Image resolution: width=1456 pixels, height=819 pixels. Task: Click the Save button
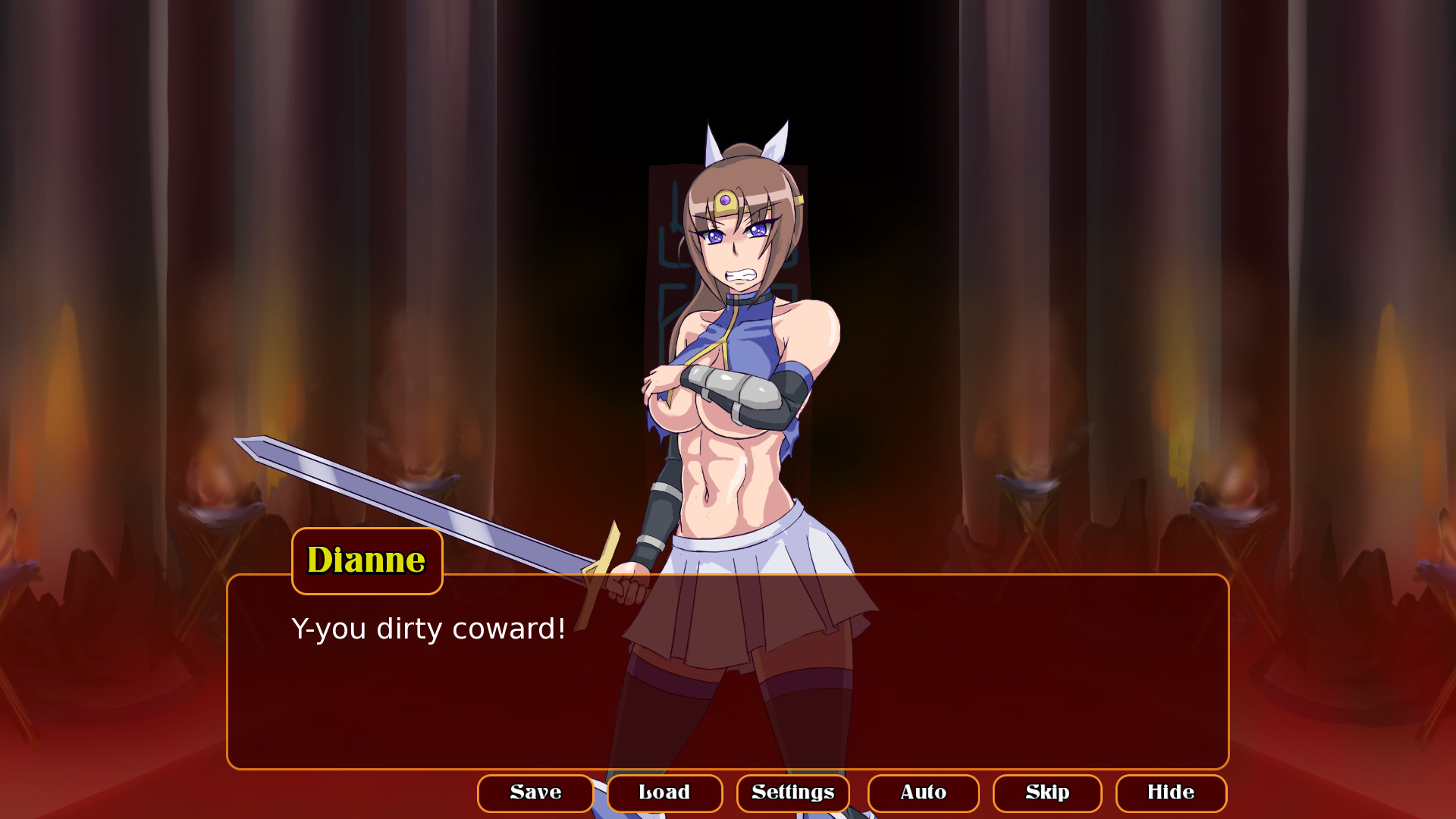click(x=535, y=793)
